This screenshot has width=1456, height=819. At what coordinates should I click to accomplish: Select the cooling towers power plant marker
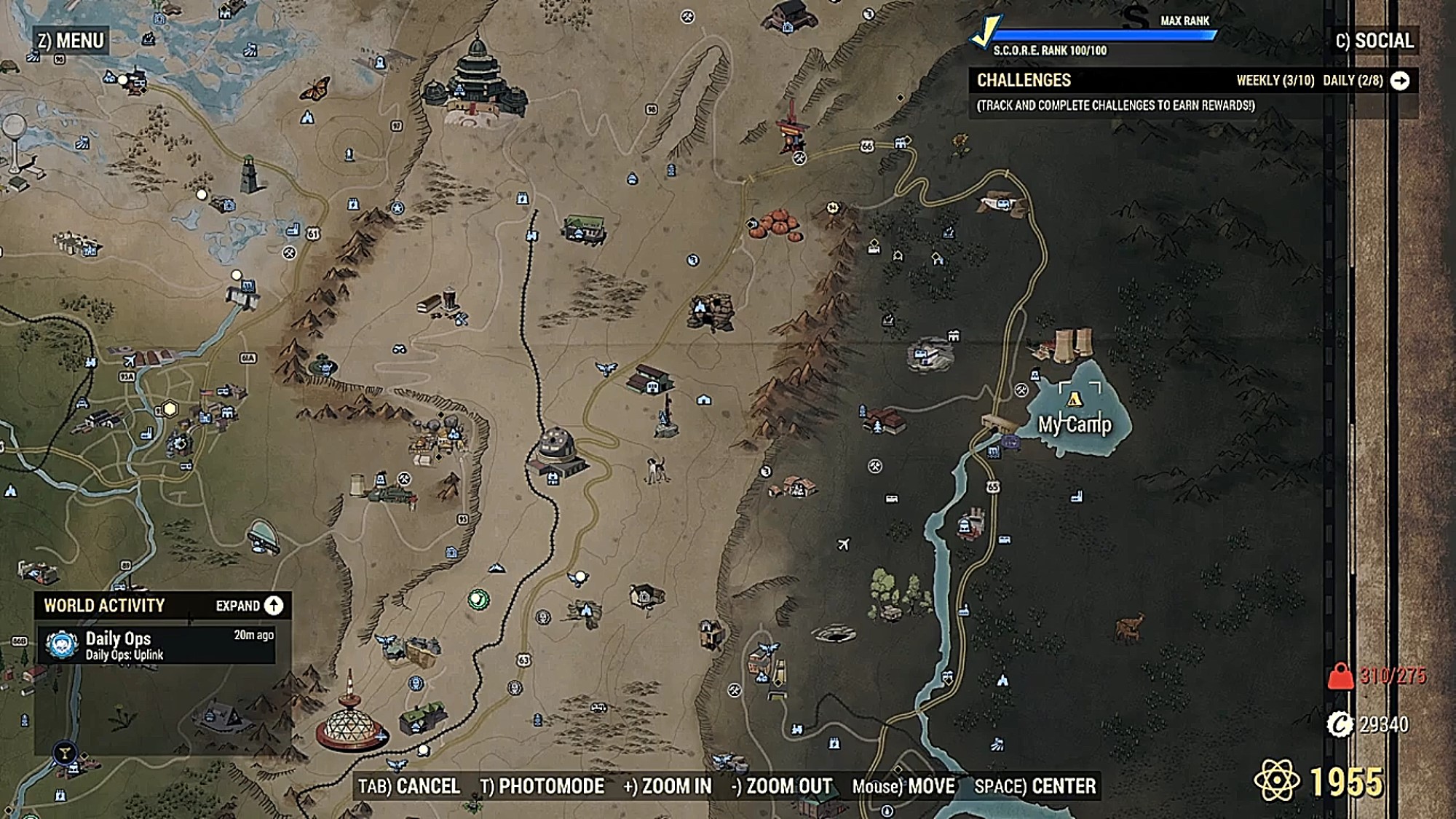[x=1067, y=343]
